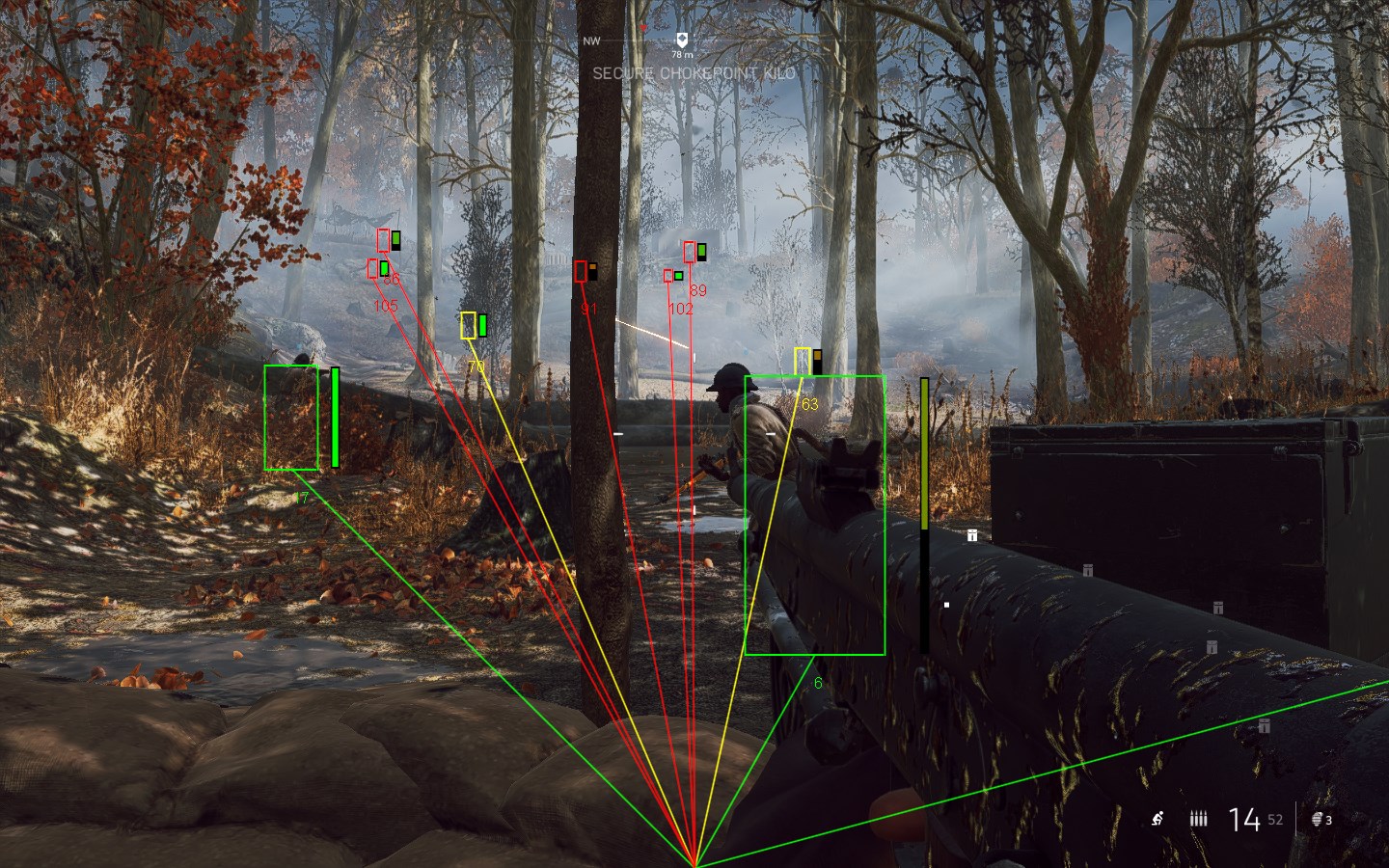Click the small white square icon on the crate
Image resolution: width=1389 pixels, height=868 pixels.
(946, 605)
